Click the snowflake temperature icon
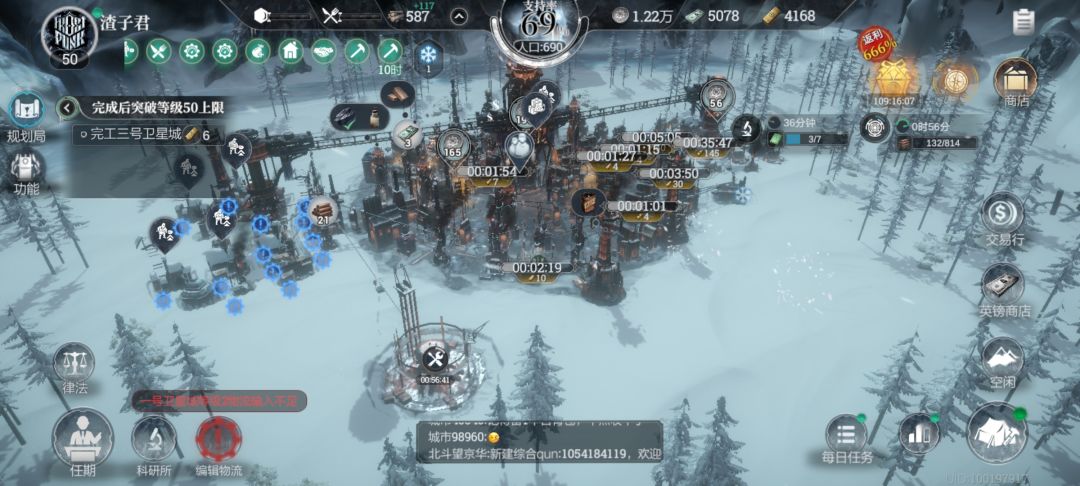The height and width of the screenshot is (486, 1080). [x=428, y=54]
